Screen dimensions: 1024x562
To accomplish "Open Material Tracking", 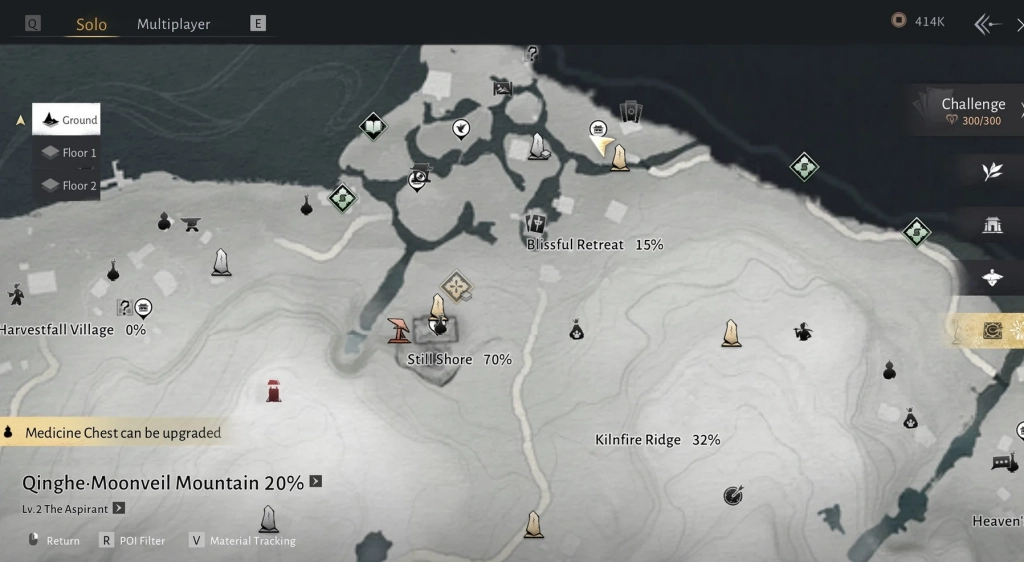I will click(x=244, y=541).
